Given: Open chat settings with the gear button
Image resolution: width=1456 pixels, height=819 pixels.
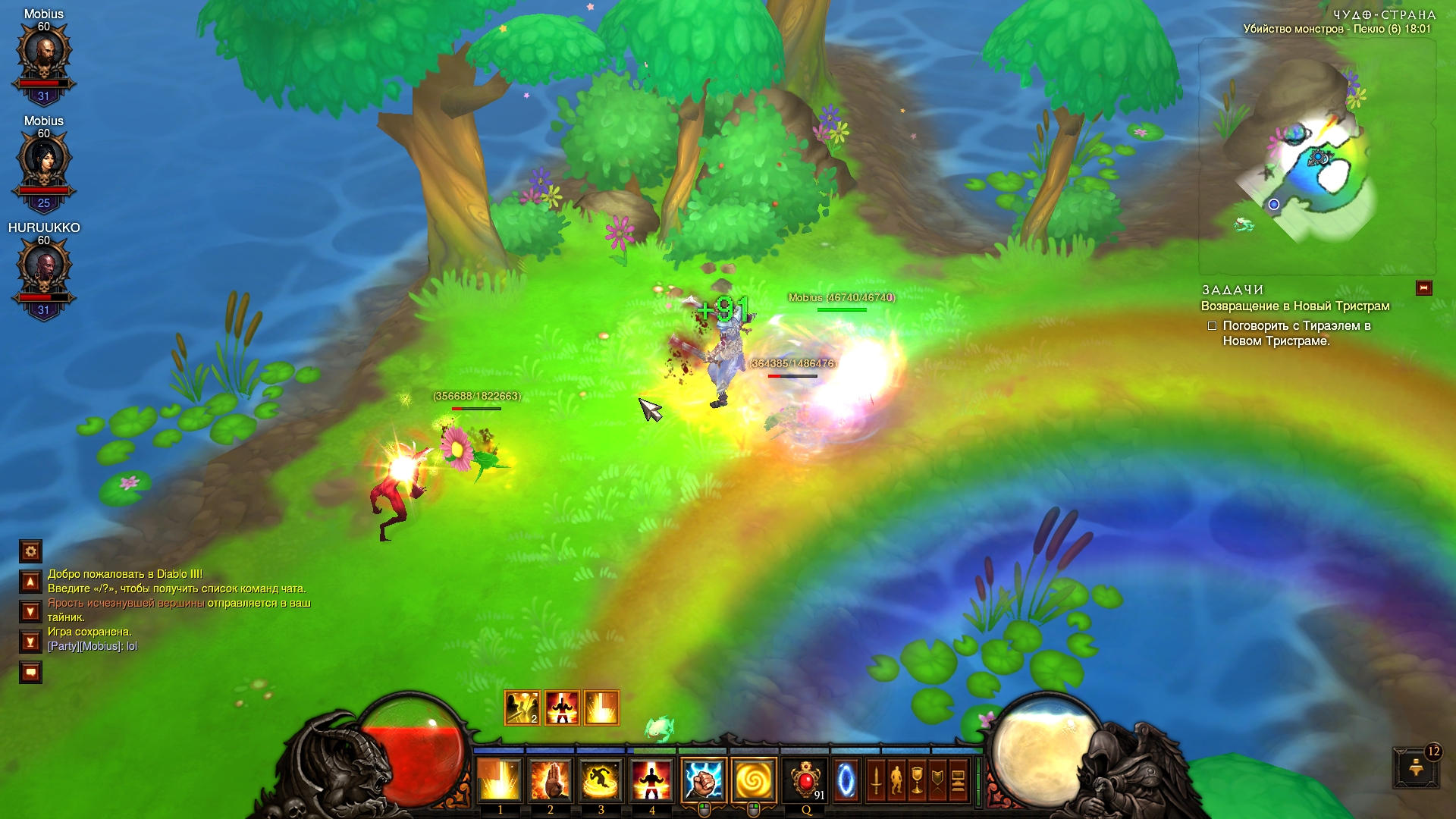Looking at the screenshot, I should point(30,551).
